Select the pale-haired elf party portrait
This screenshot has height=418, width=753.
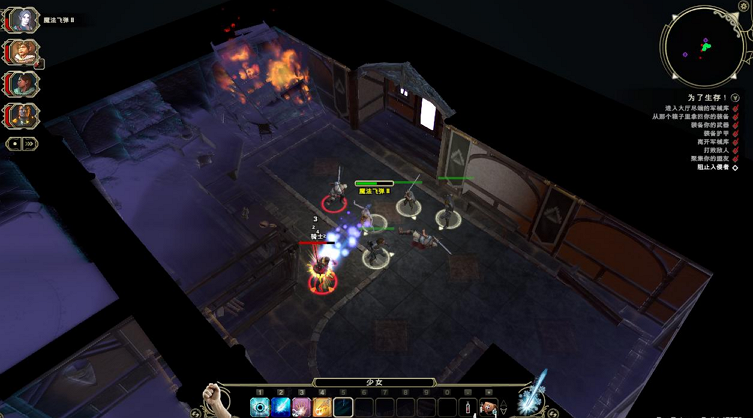[23, 20]
